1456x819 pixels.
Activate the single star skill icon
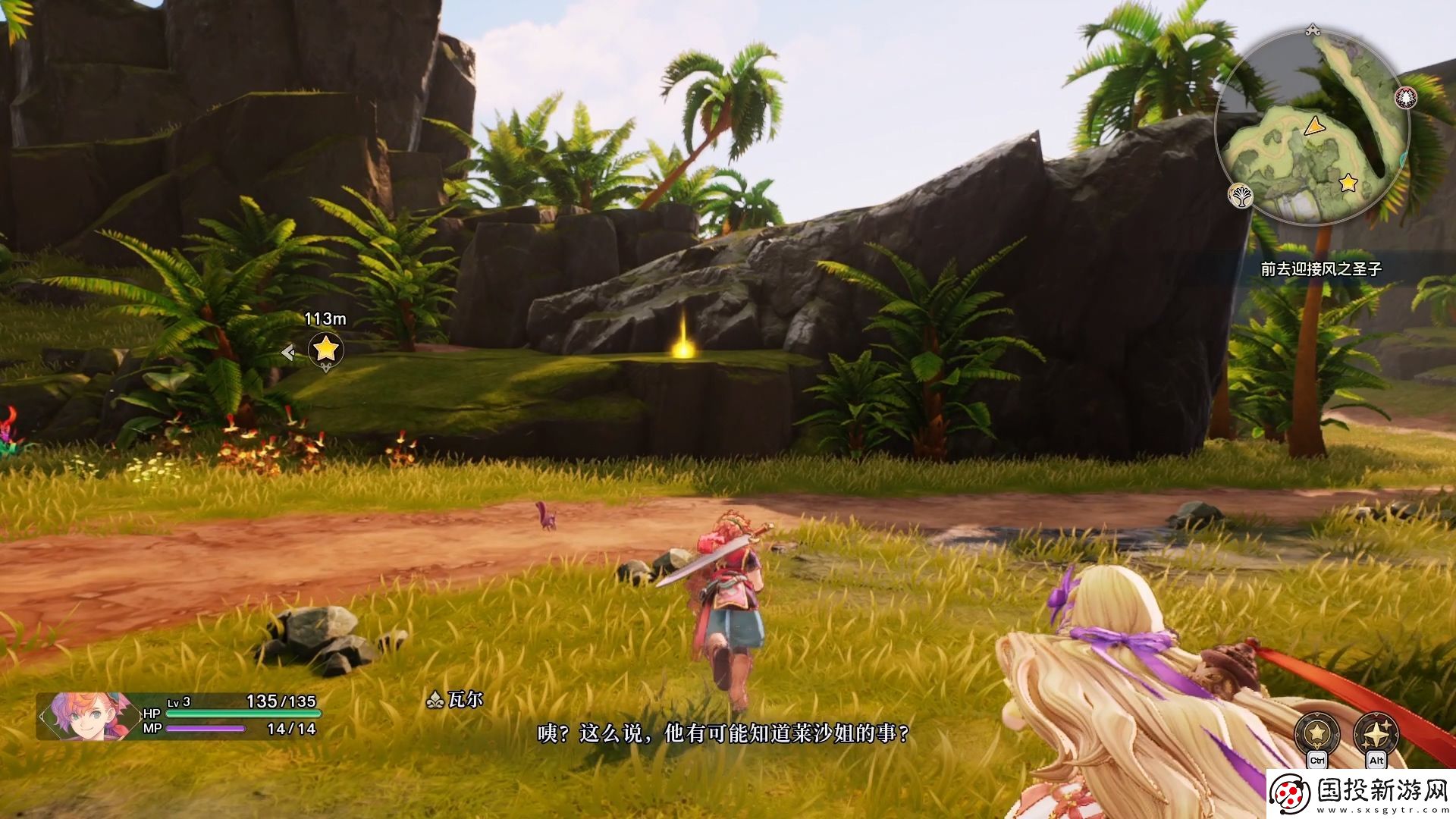pos(1317,733)
